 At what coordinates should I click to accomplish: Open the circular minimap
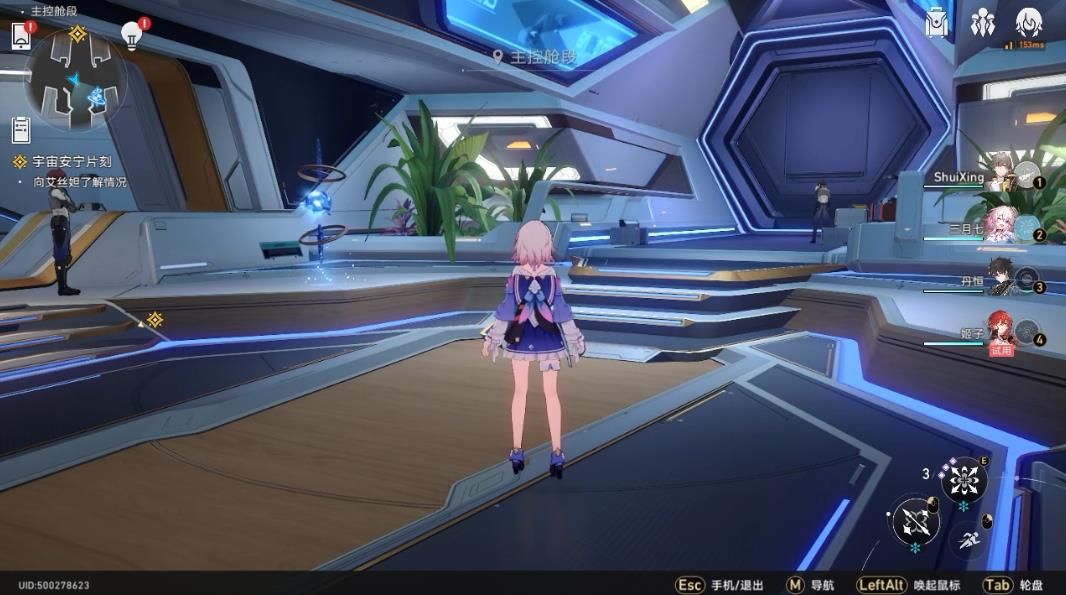[x=76, y=79]
